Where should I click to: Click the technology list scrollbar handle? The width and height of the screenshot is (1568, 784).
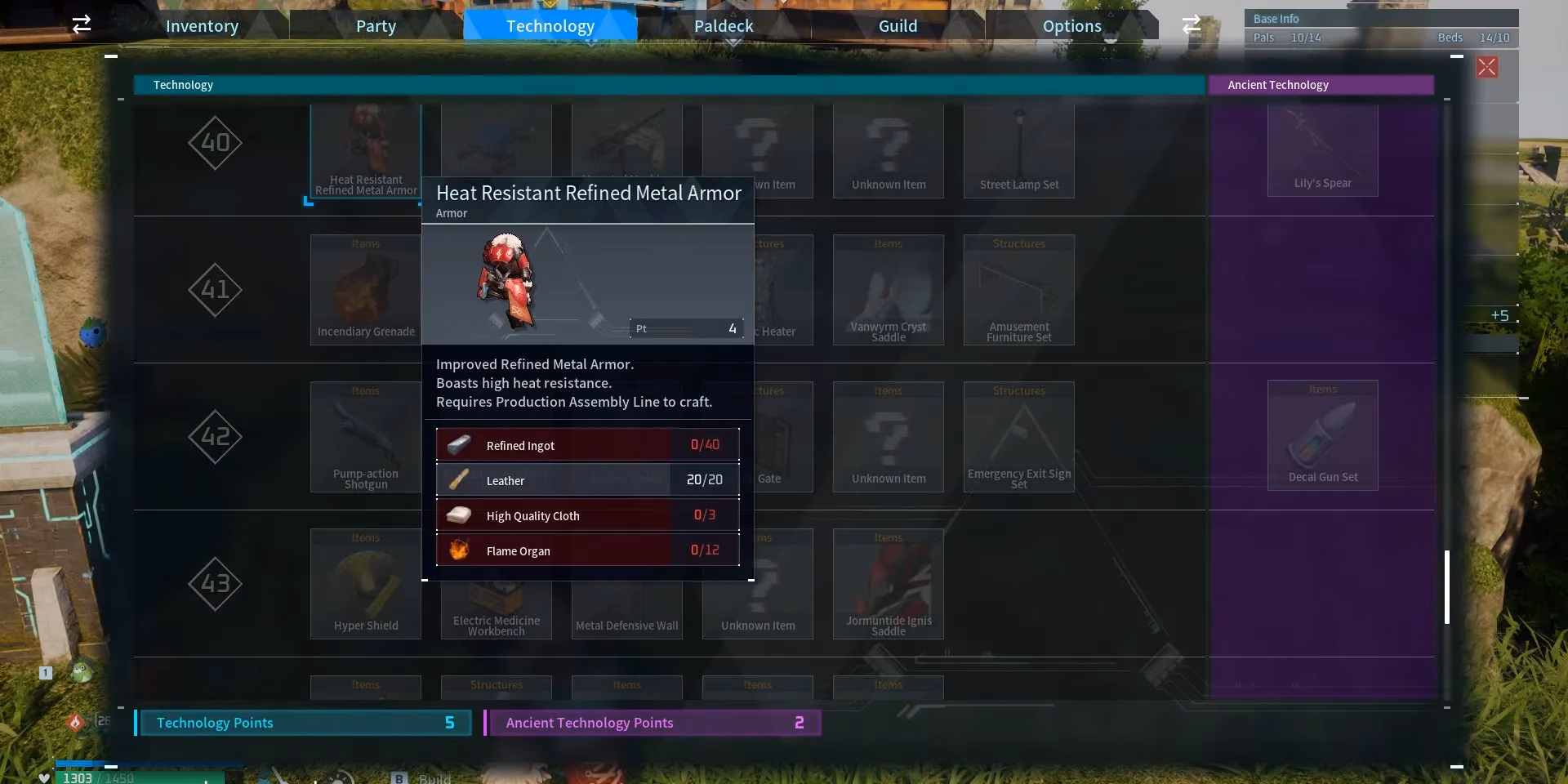(1447, 587)
